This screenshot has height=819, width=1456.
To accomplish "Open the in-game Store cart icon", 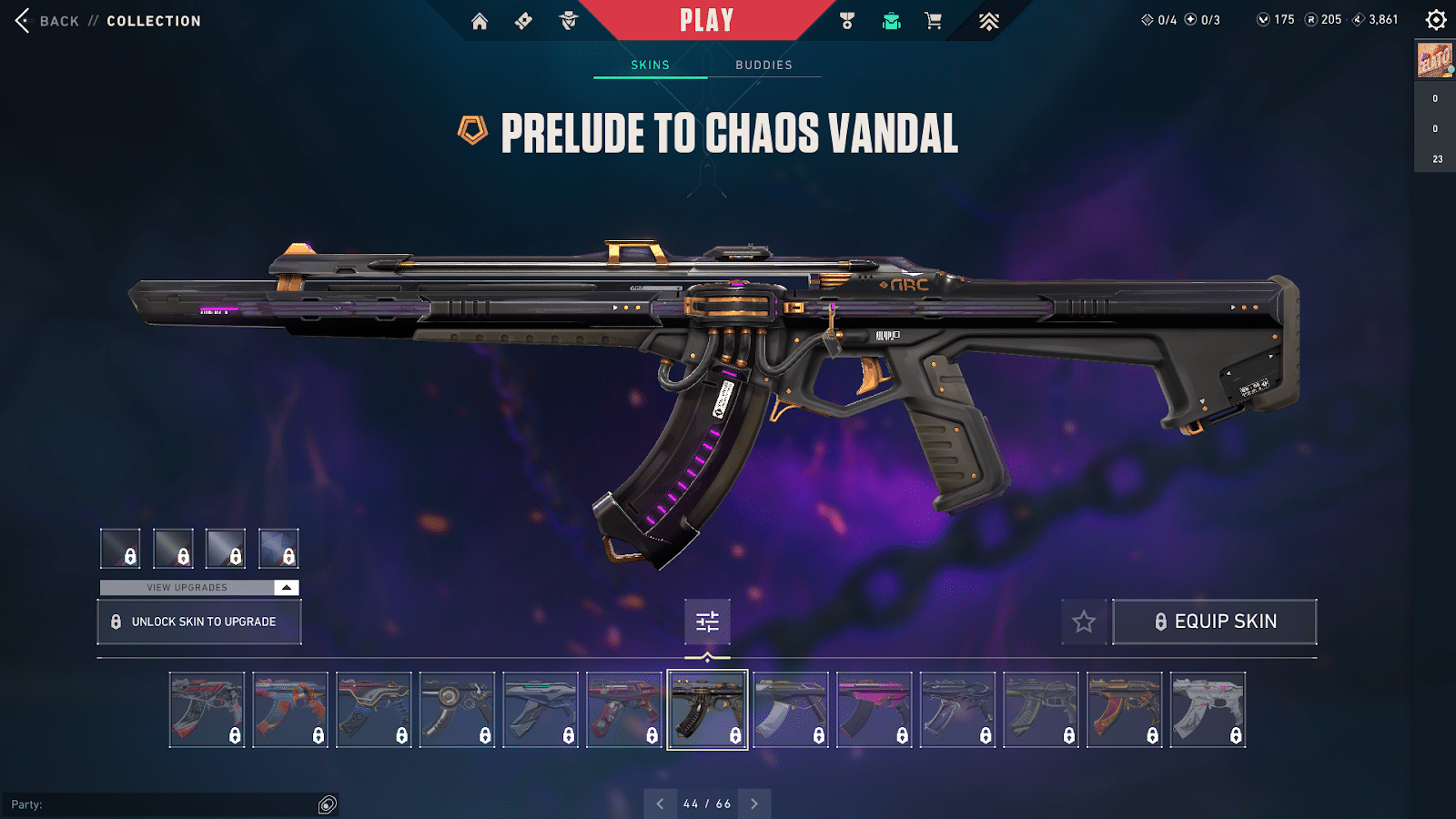I will [x=932, y=20].
